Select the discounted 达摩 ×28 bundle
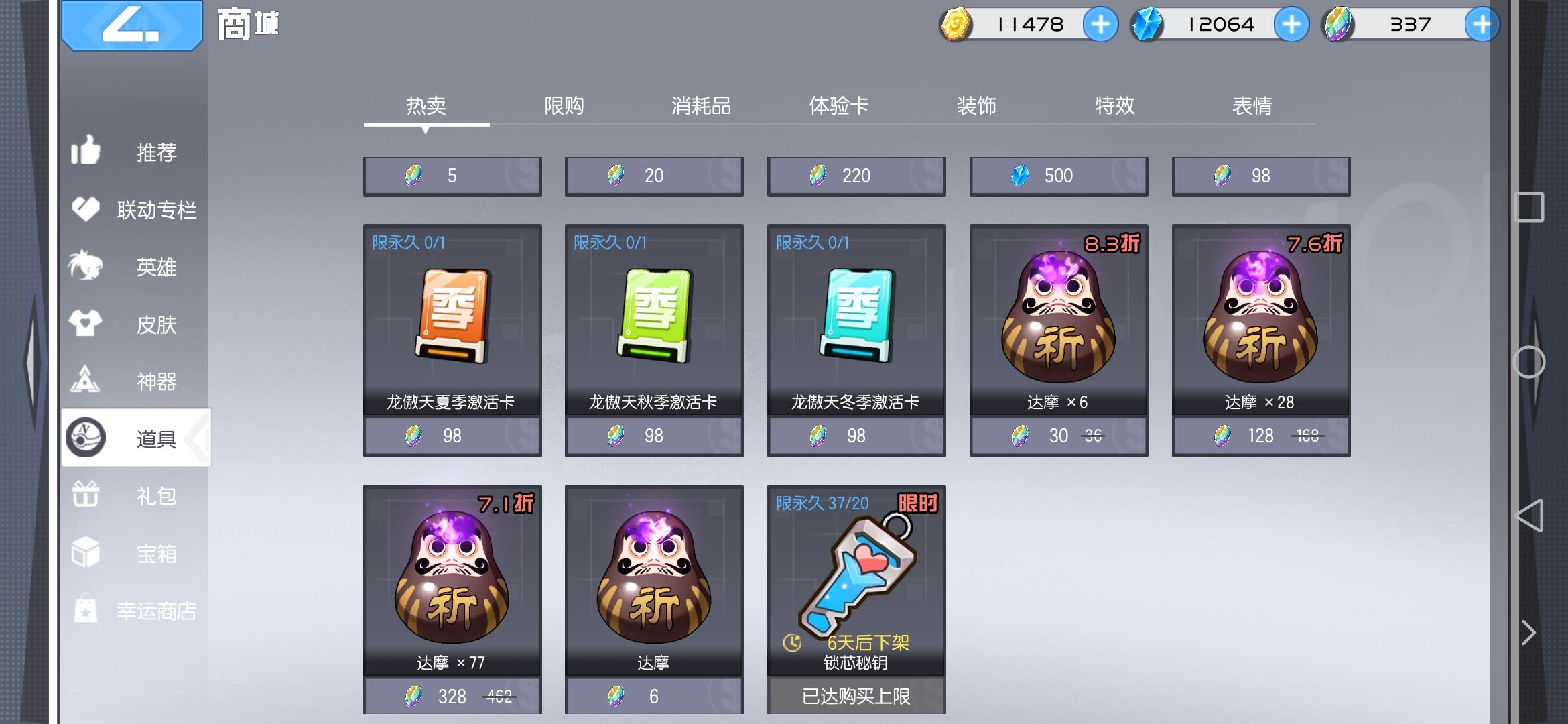 click(1261, 339)
